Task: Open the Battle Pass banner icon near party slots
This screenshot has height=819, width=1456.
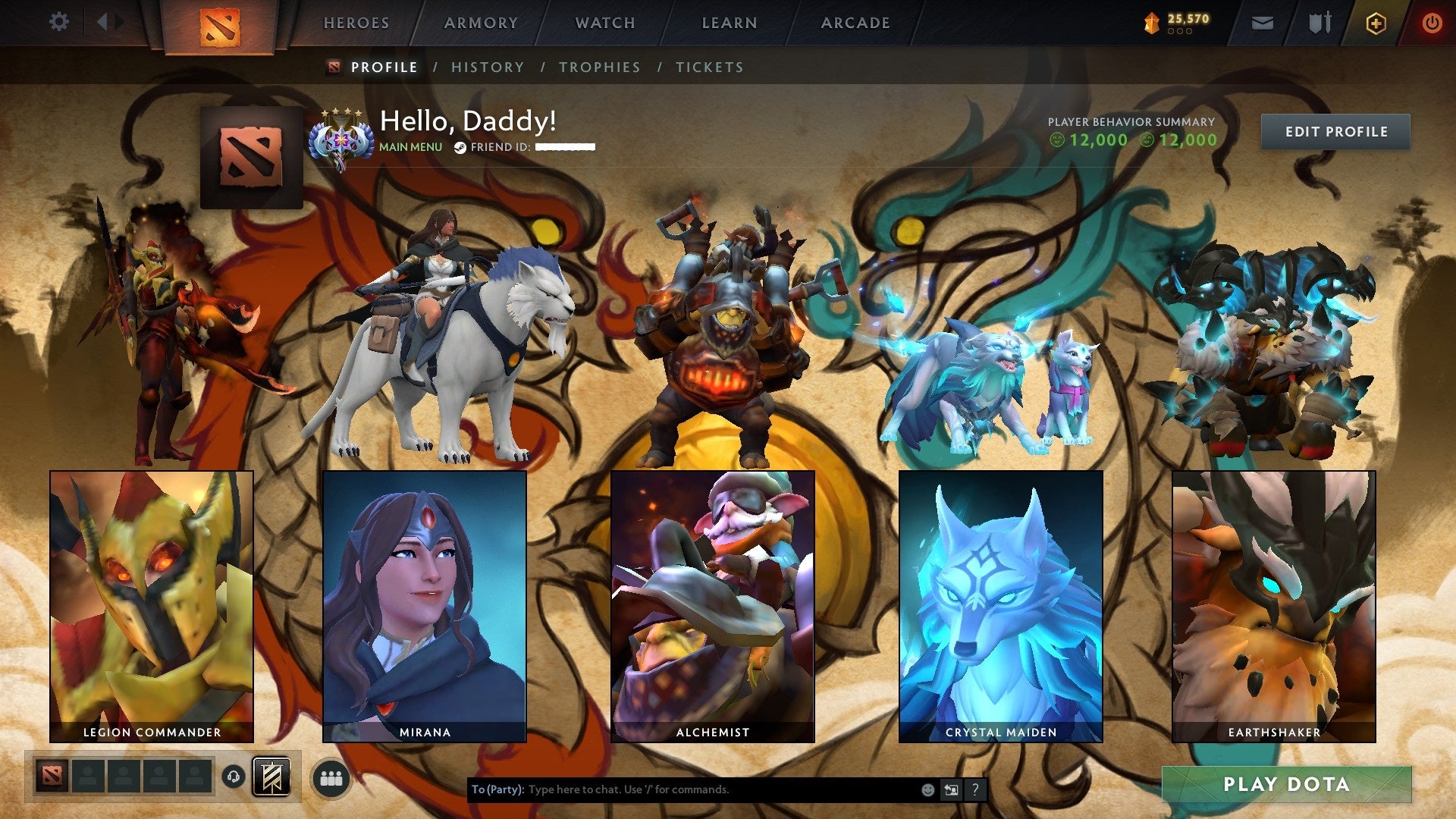Action: (x=271, y=777)
